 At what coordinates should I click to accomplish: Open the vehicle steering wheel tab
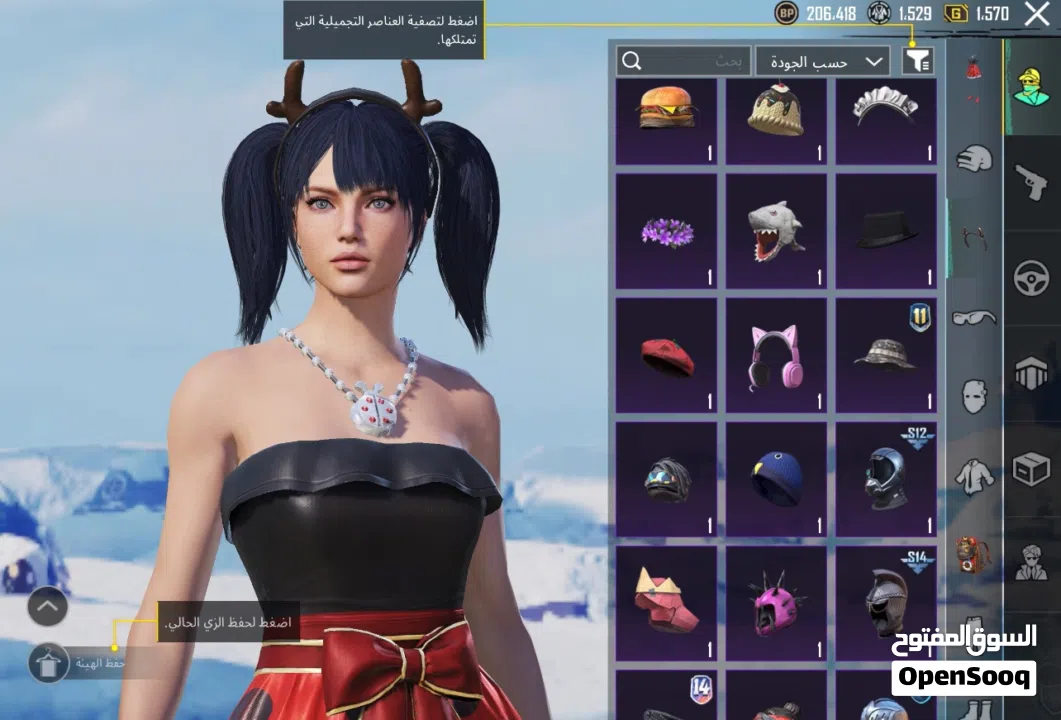tap(1032, 278)
